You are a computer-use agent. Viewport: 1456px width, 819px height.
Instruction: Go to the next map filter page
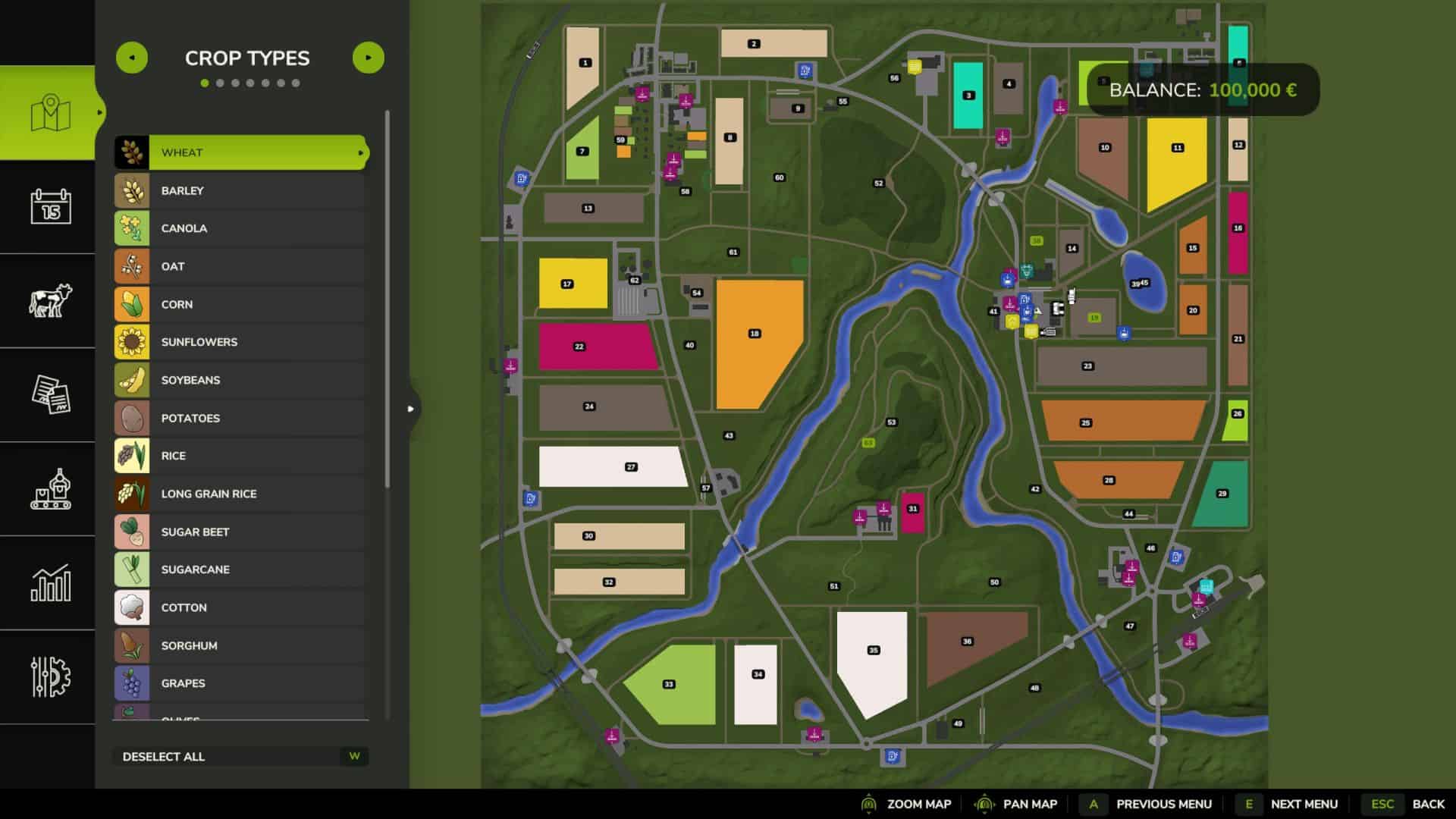tap(369, 58)
